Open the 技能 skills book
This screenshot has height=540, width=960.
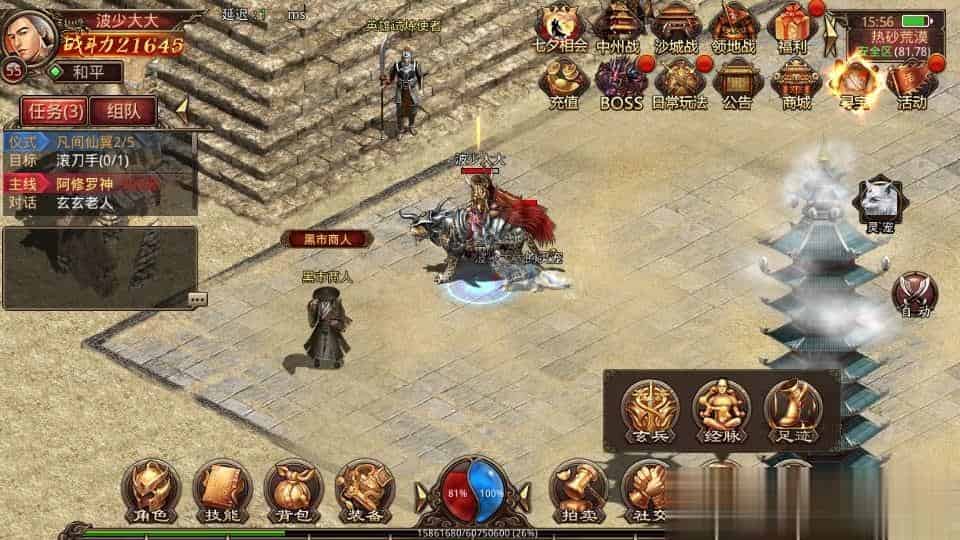point(221,490)
